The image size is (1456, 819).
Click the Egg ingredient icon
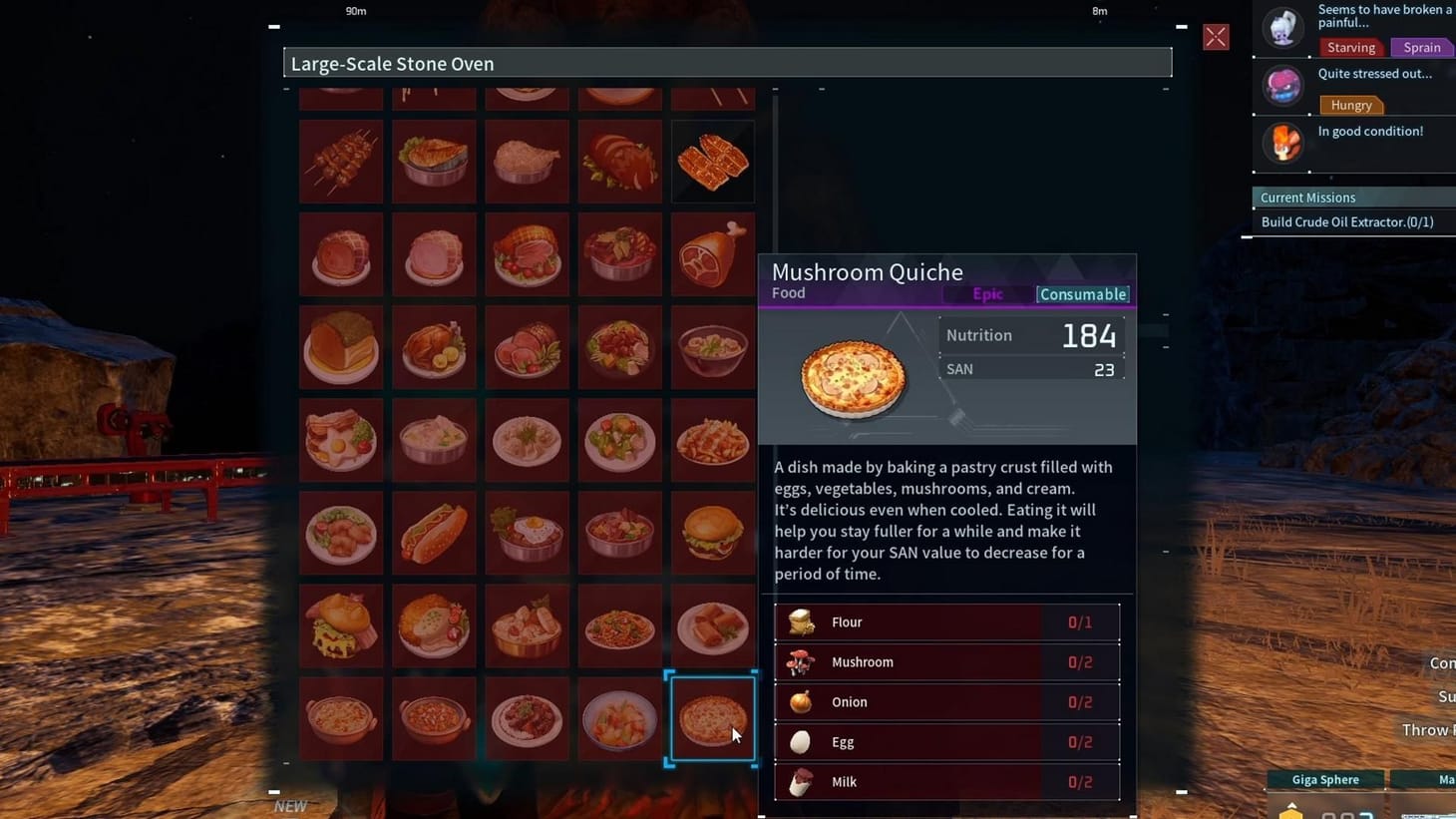801,741
